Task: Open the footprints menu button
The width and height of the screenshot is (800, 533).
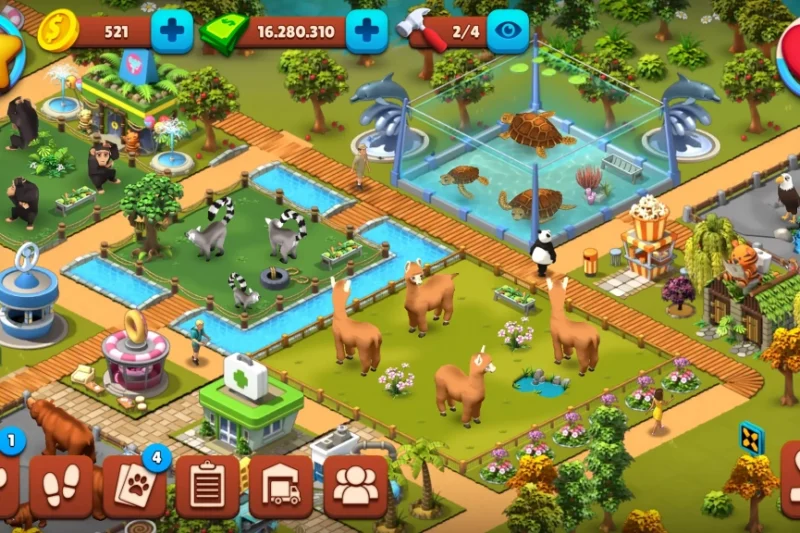Action: [x=61, y=487]
